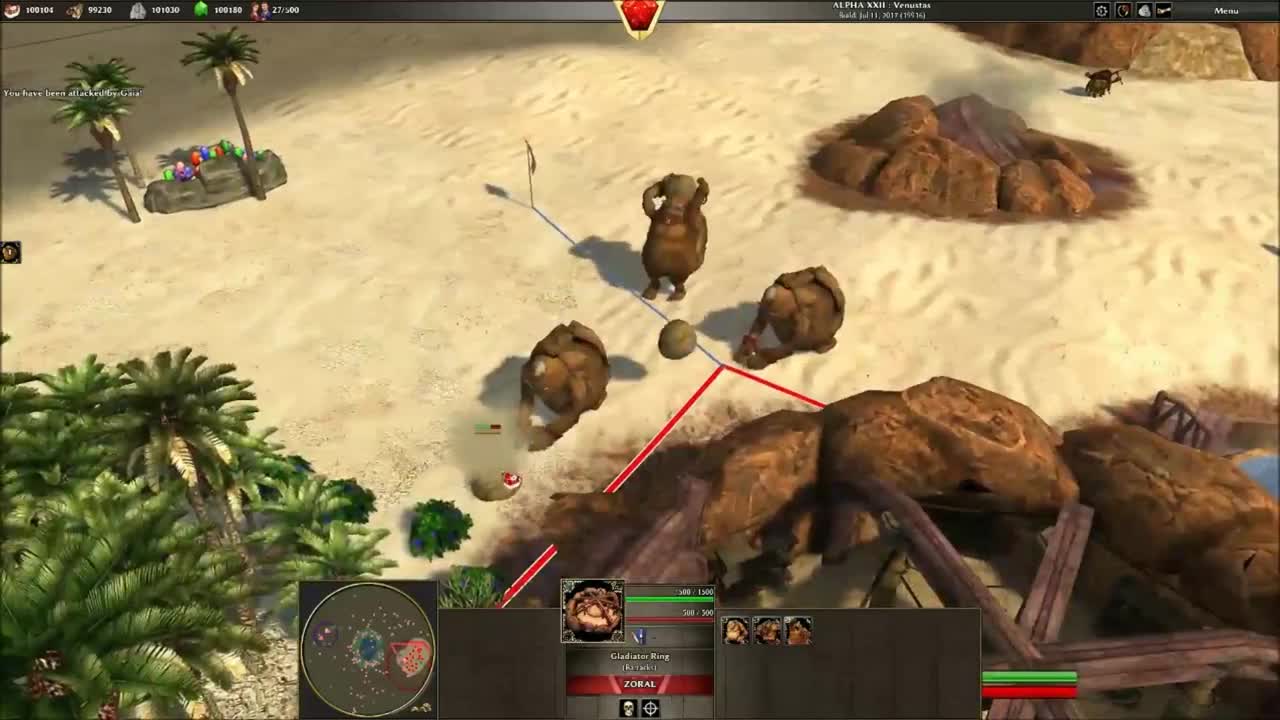Click the idle worker button beside the minimap

coord(427,707)
